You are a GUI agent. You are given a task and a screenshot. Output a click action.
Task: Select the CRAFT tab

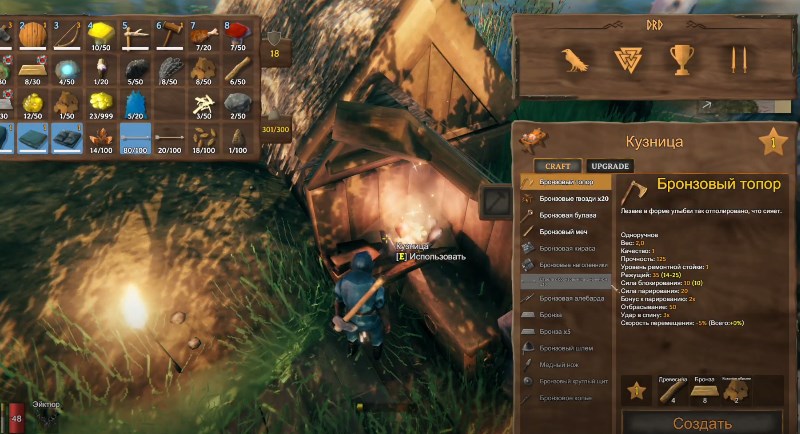551,165
